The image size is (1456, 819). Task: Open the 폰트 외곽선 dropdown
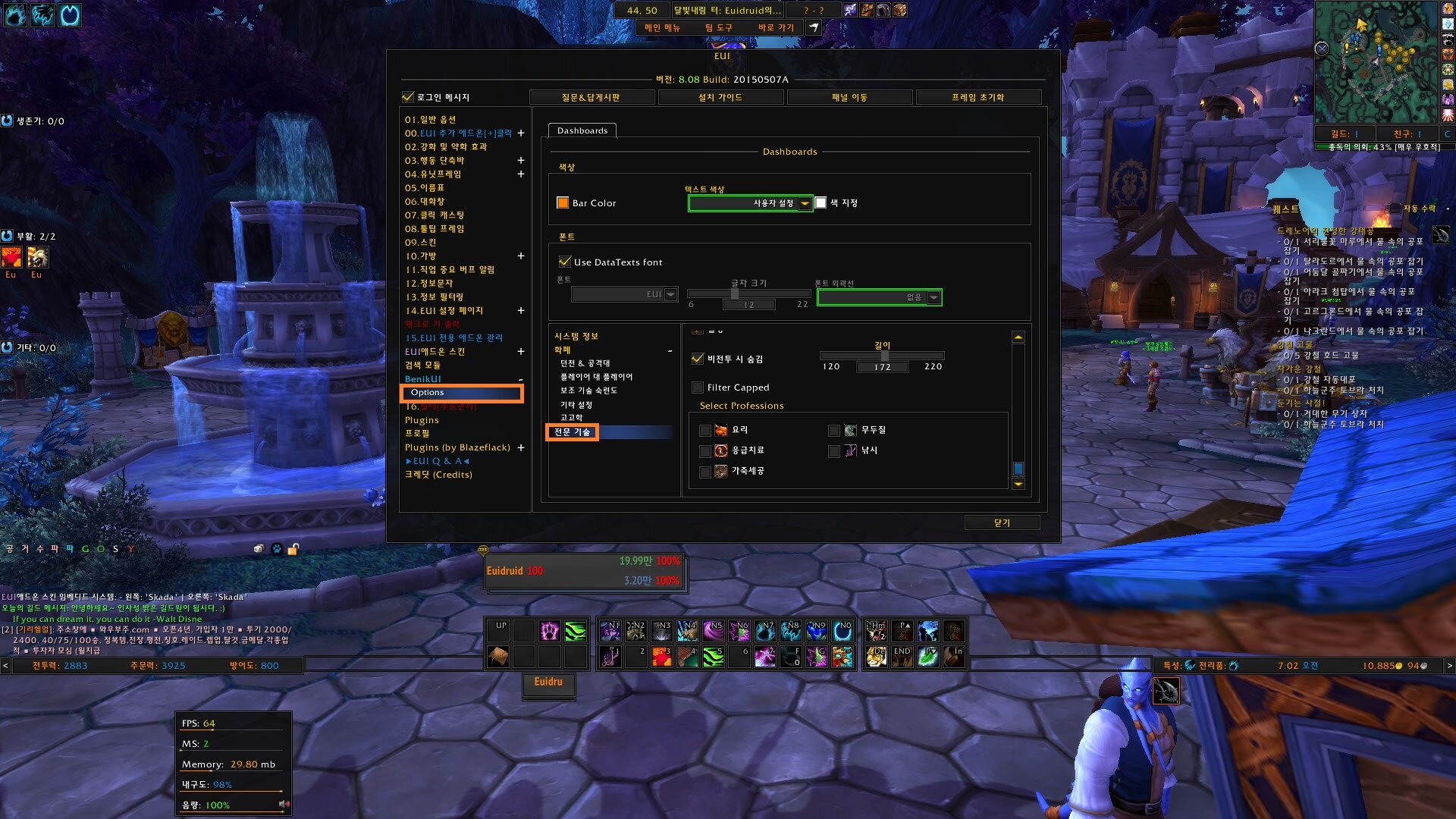coord(934,297)
